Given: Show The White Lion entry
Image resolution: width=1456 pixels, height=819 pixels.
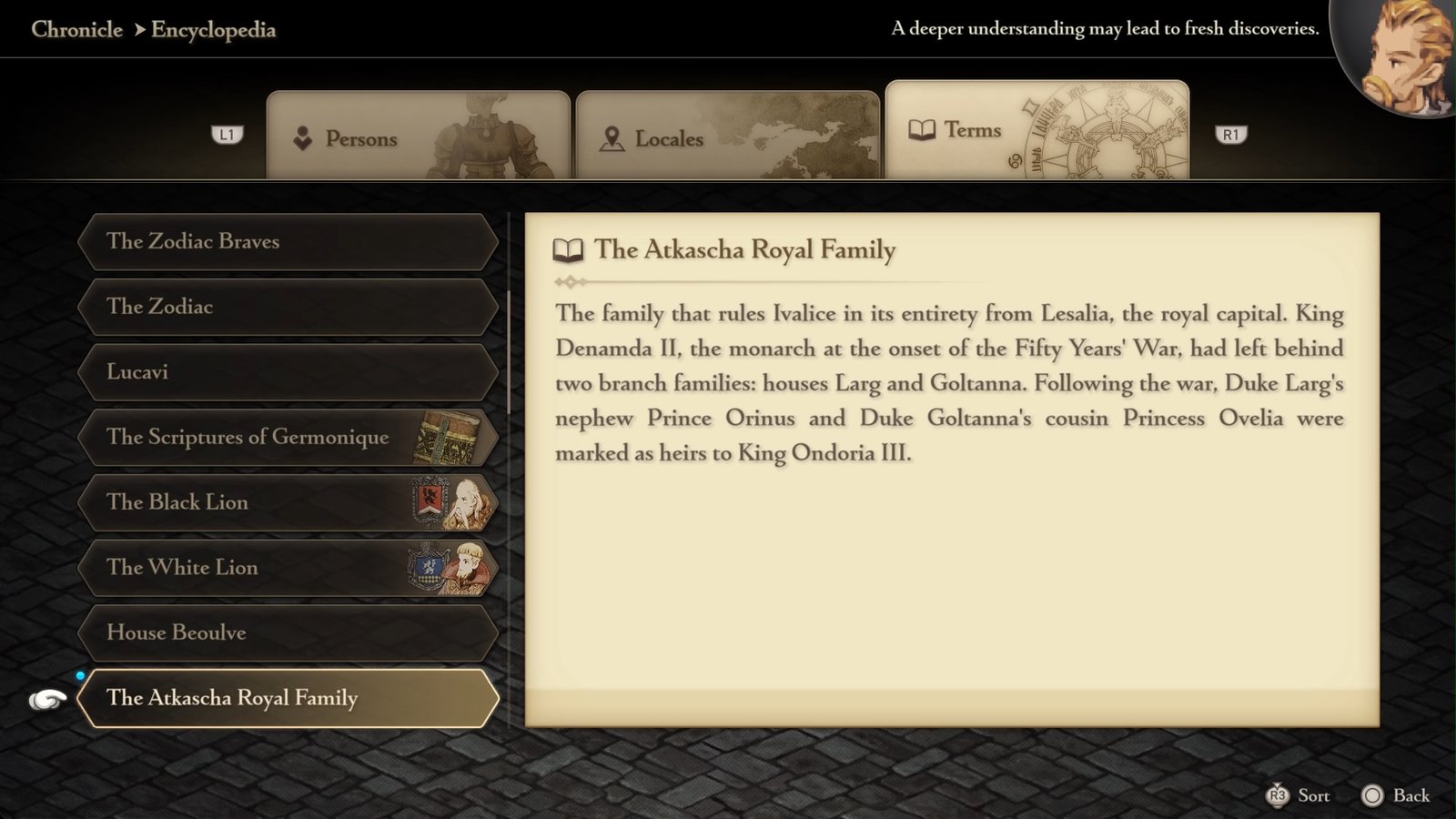Looking at the screenshot, I should click(x=288, y=568).
